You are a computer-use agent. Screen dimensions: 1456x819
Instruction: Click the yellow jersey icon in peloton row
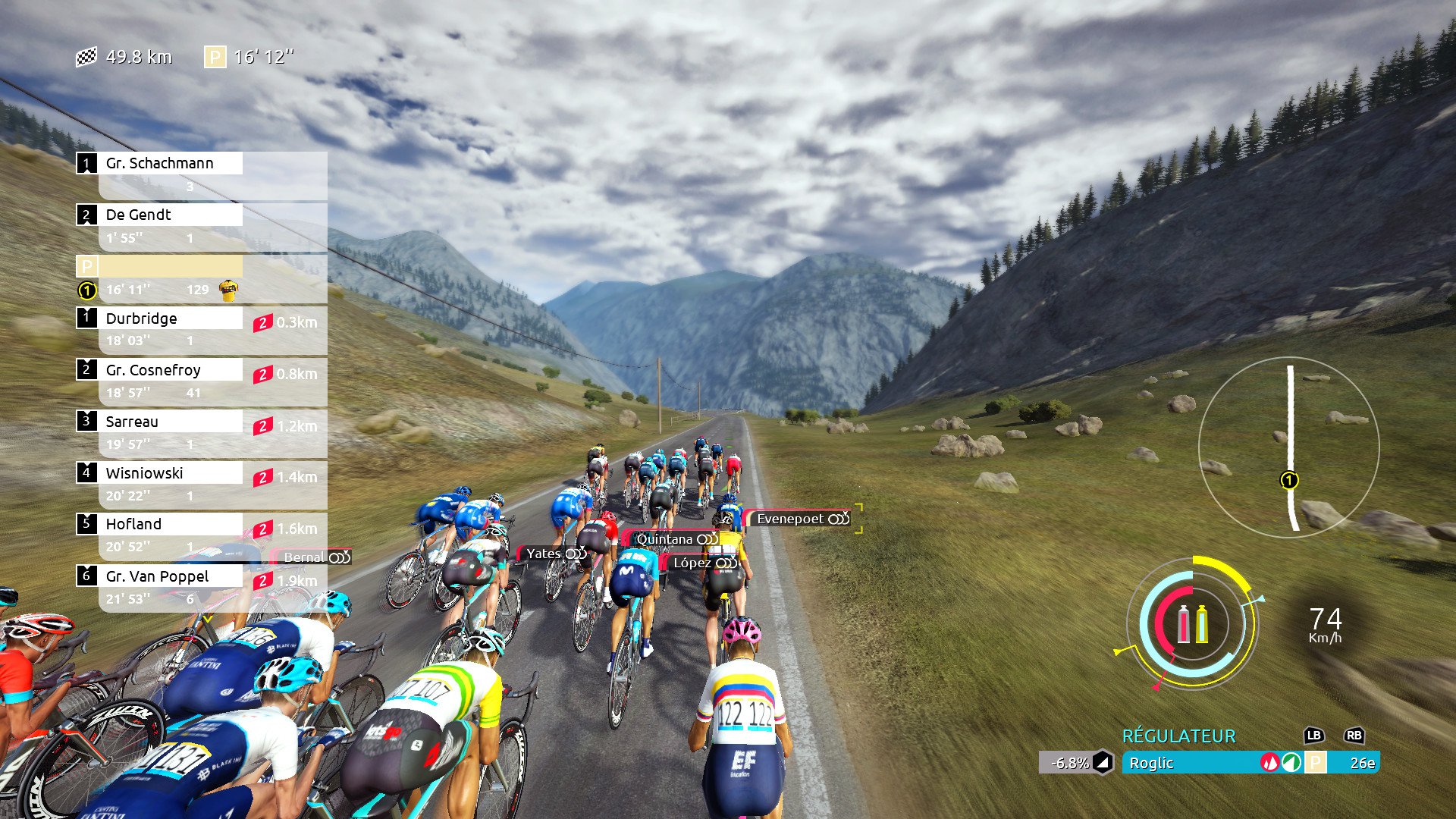pos(228,290)
